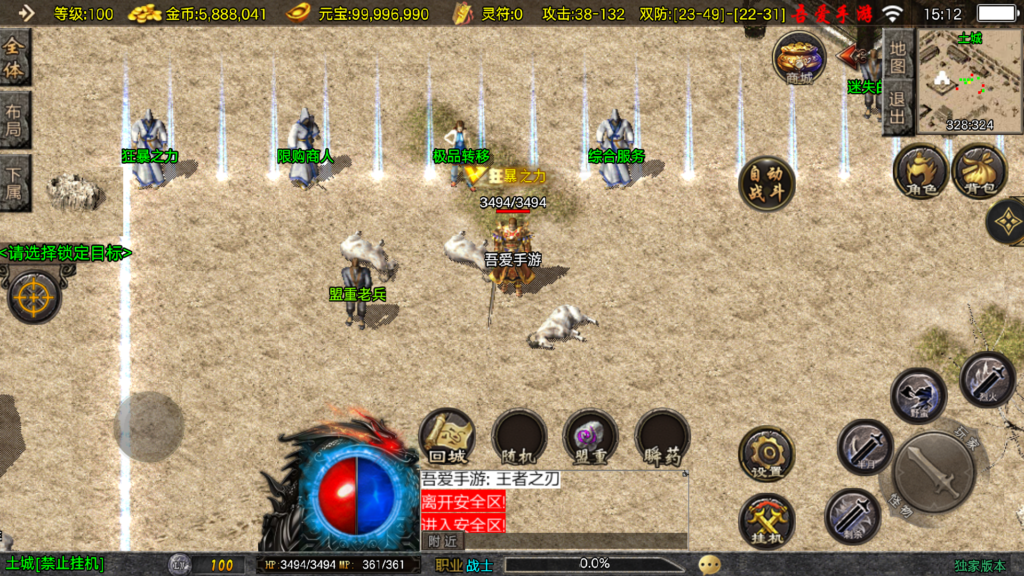This screenshot has height=576, width=1024.
Task: Open the 角色 character sheet
Action: coord(920,170)
